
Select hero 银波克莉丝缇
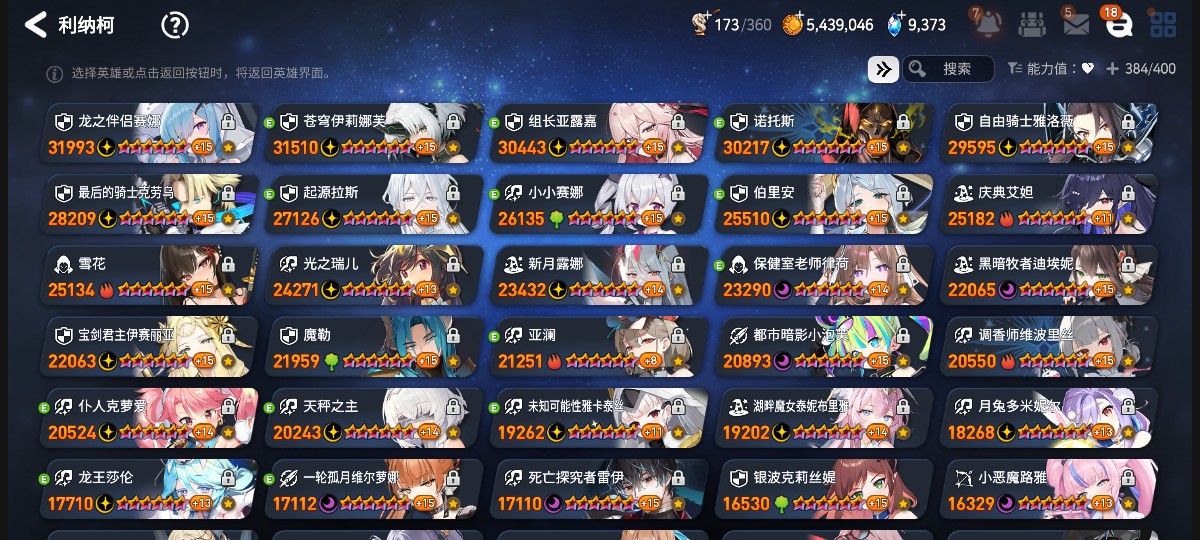click(x=825, y=490)
